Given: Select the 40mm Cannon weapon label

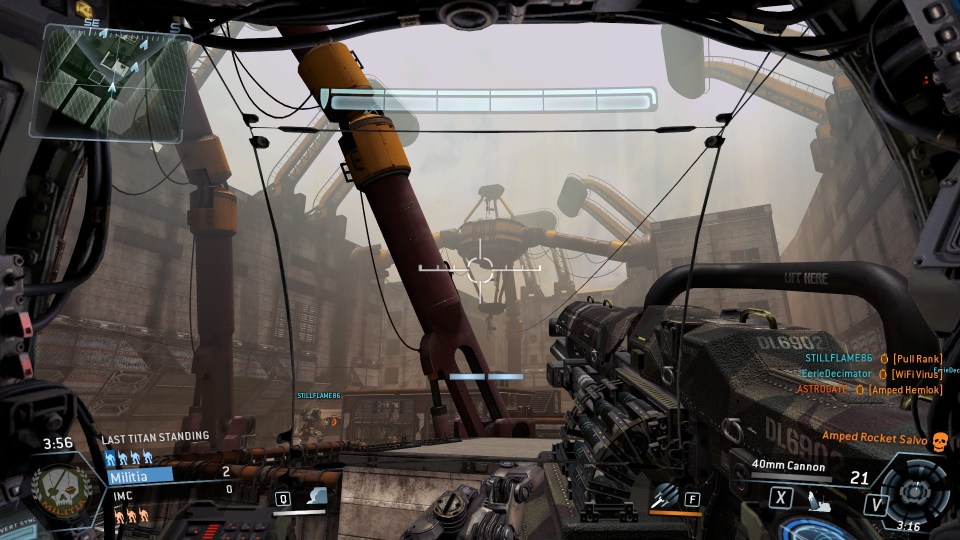Looking at the screenshot, I should (x=790, y=466).
